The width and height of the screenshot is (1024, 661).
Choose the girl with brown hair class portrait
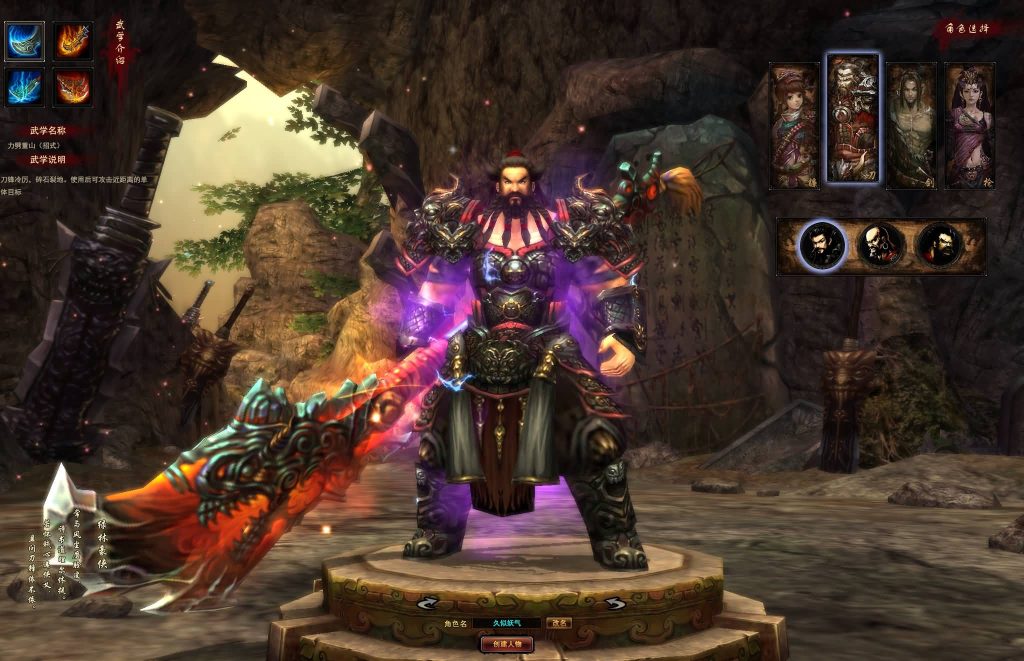pos(794,125)
